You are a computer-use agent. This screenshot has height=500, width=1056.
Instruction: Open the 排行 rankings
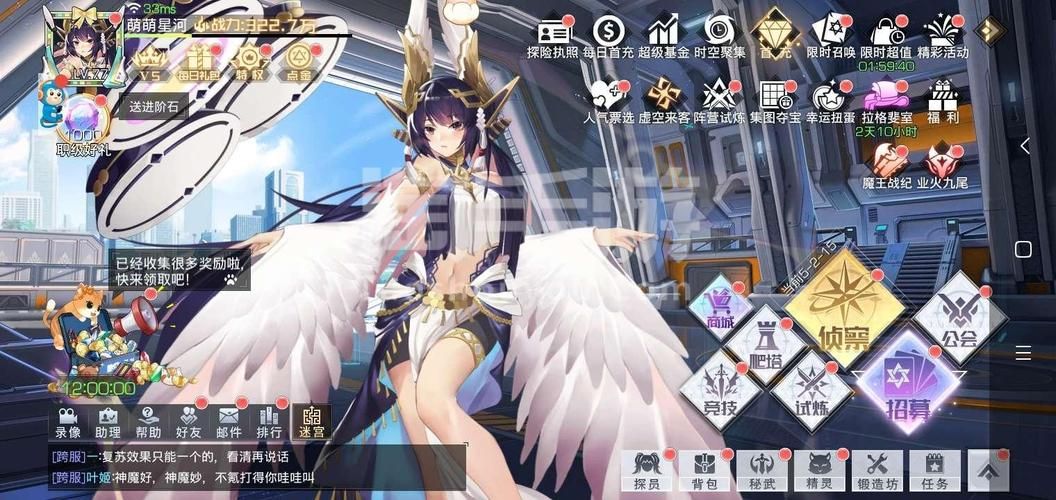[269, 422]
